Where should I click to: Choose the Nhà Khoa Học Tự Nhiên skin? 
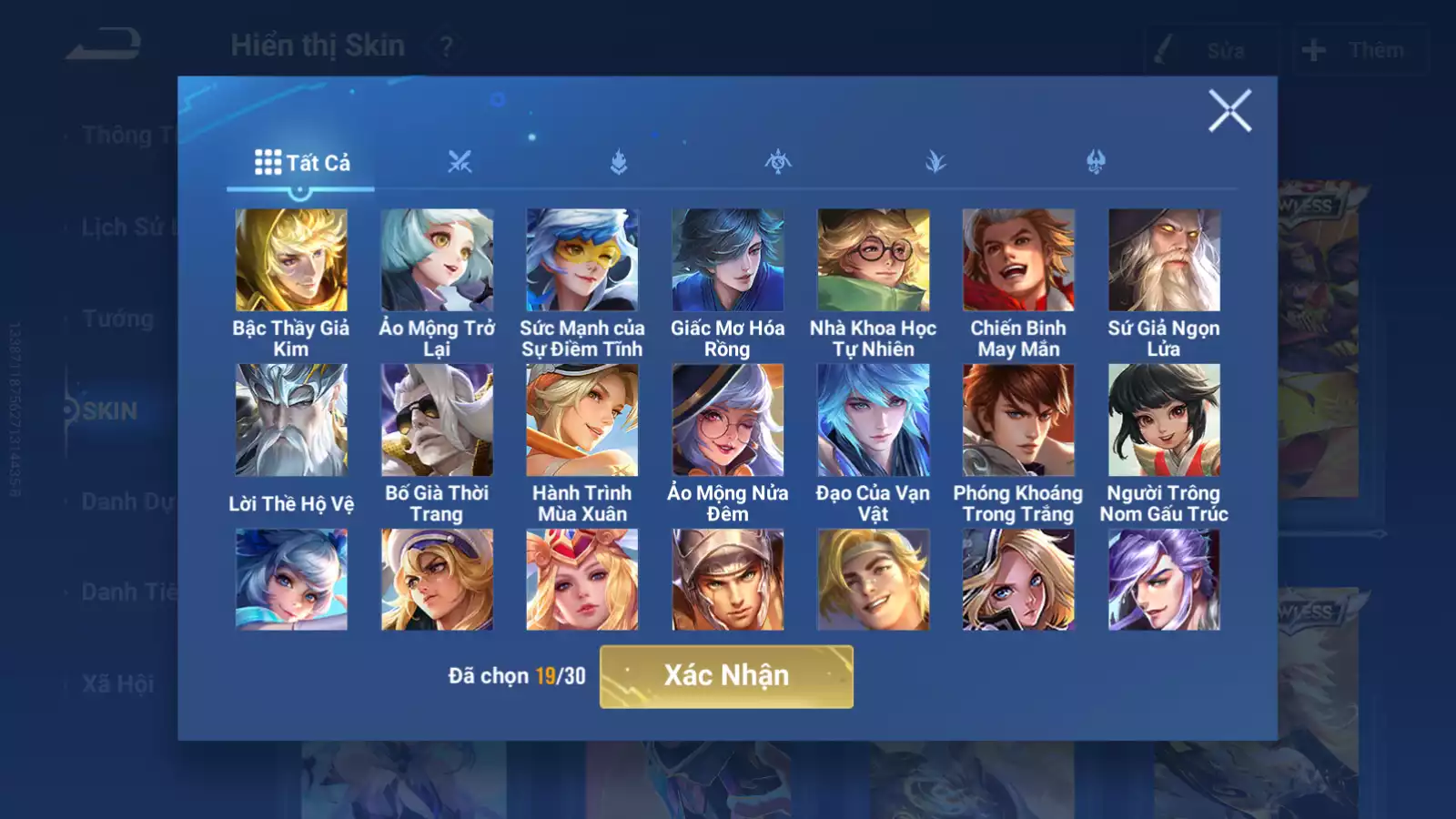tap(874, 260)
